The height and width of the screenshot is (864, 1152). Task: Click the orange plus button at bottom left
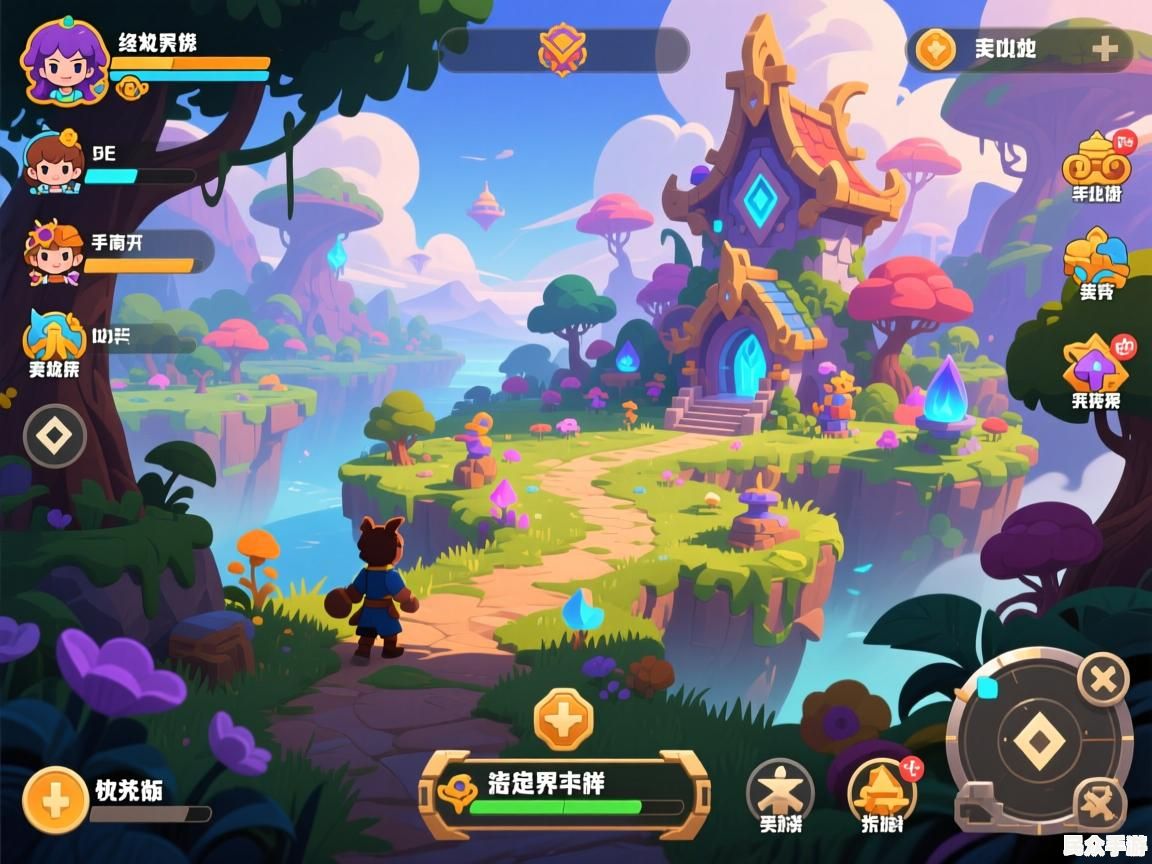click(56, 800)
